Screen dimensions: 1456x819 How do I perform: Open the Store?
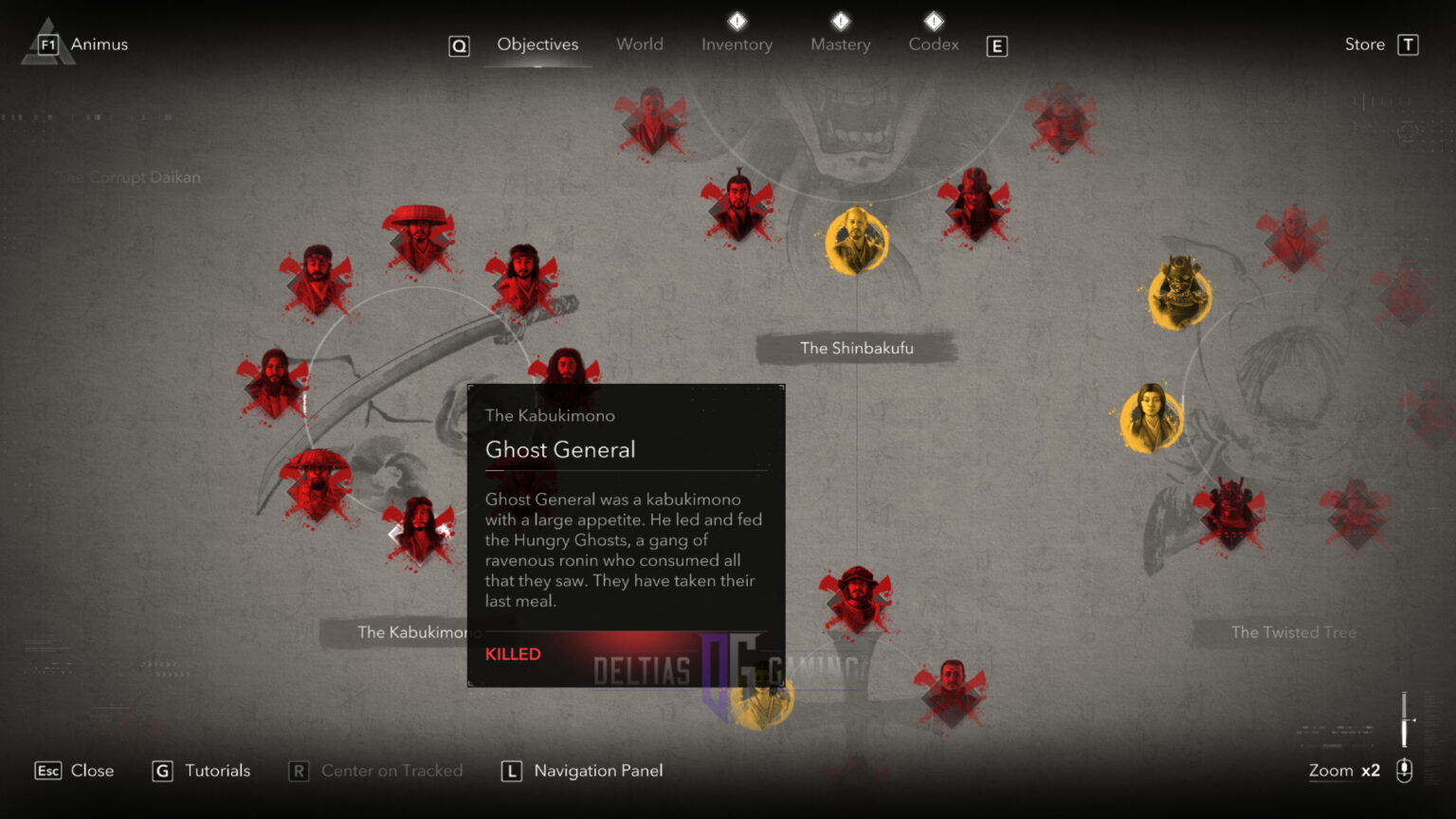pos(1364,44)
